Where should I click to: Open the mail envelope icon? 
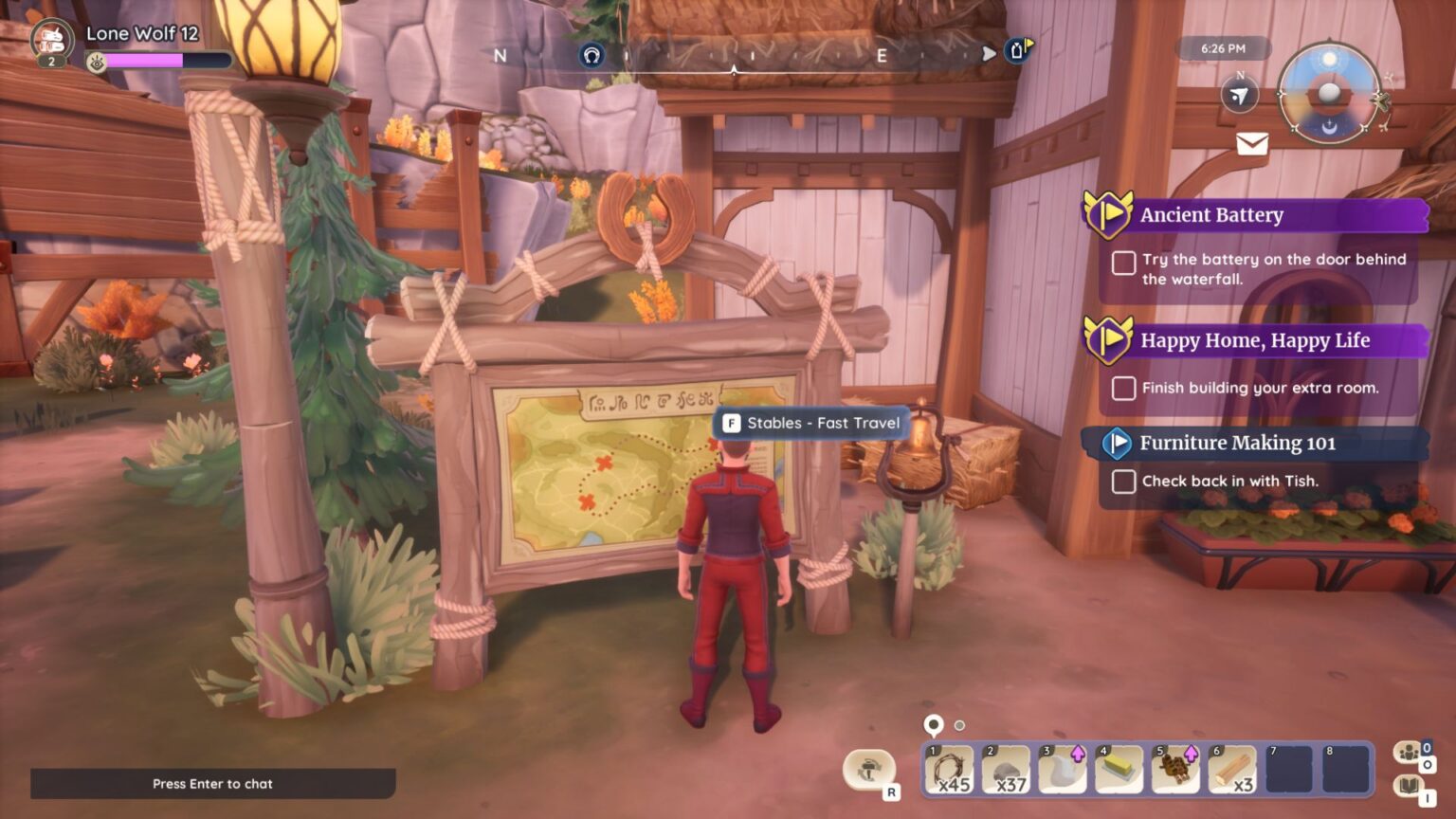tap(1251, 143)
